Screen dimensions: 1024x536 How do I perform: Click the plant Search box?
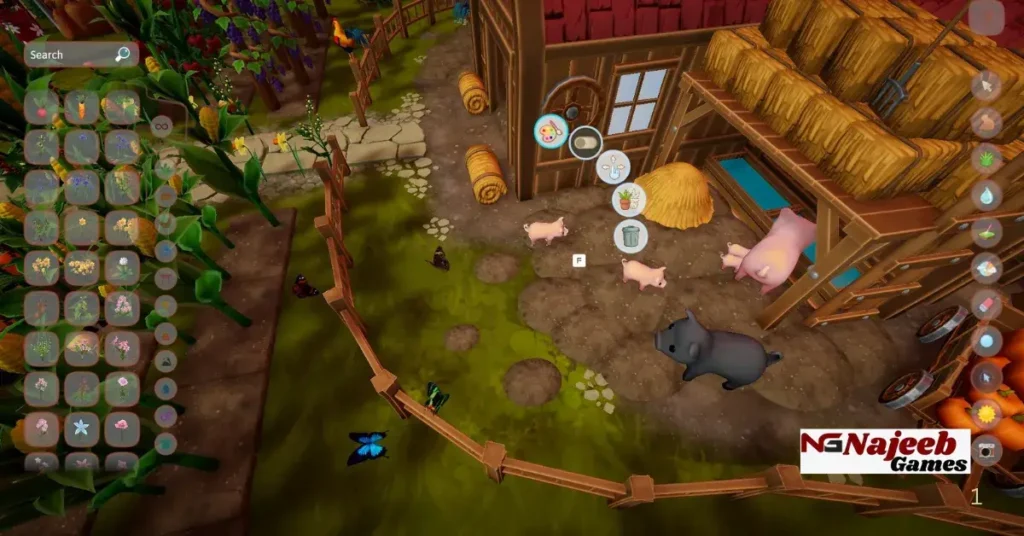tap(70, 55)
